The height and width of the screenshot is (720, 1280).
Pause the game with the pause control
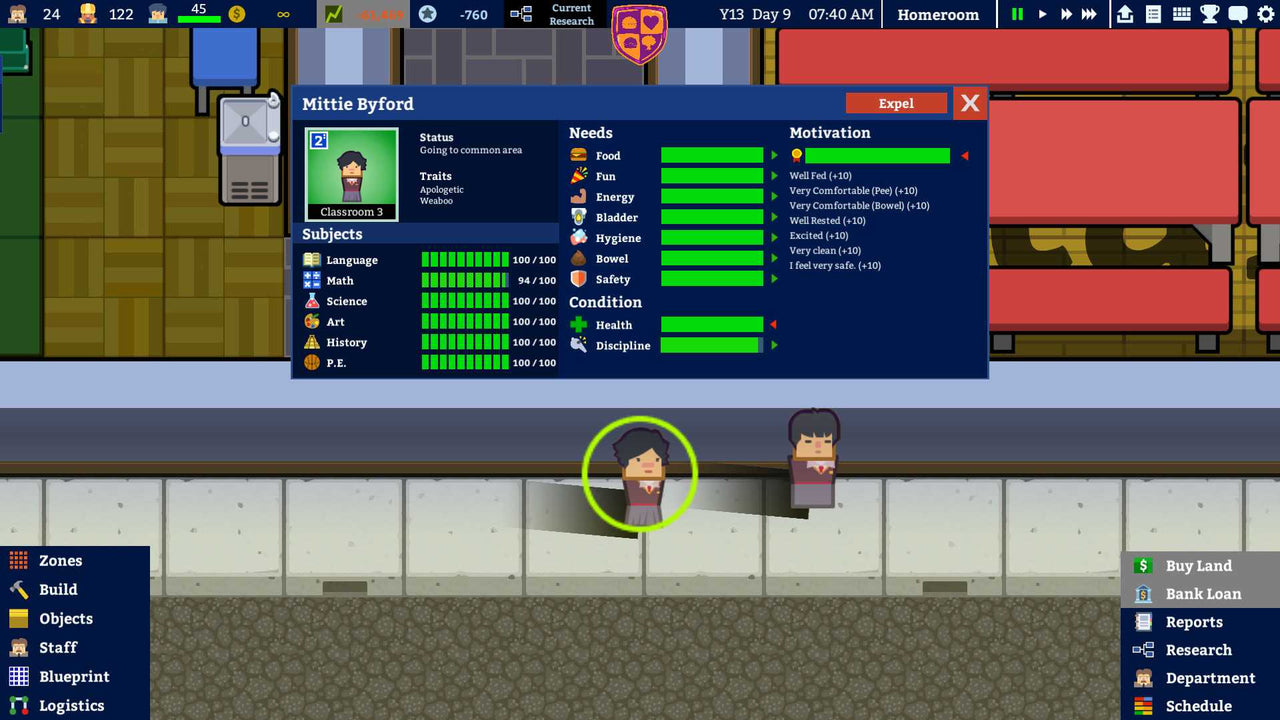pyautogui.click(x=1016, y=14)
